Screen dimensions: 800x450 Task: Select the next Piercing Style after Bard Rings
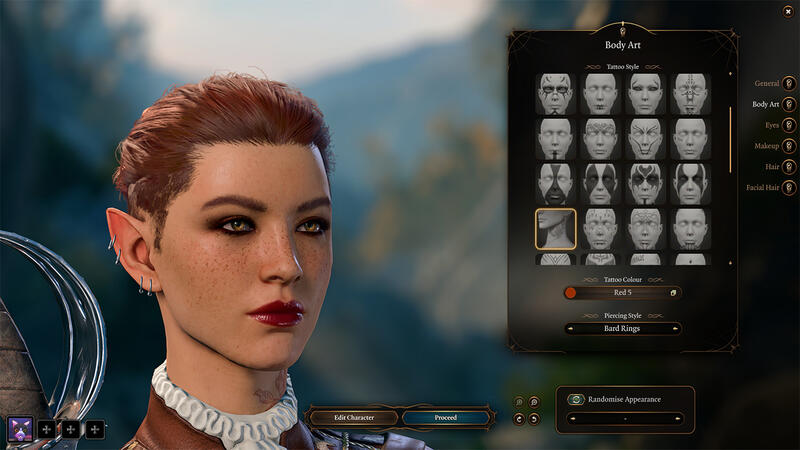pos(676,328)
